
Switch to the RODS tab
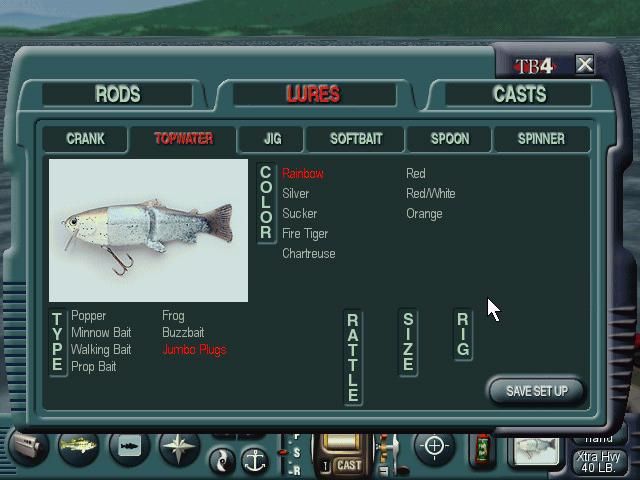click(x=118, y=95)
